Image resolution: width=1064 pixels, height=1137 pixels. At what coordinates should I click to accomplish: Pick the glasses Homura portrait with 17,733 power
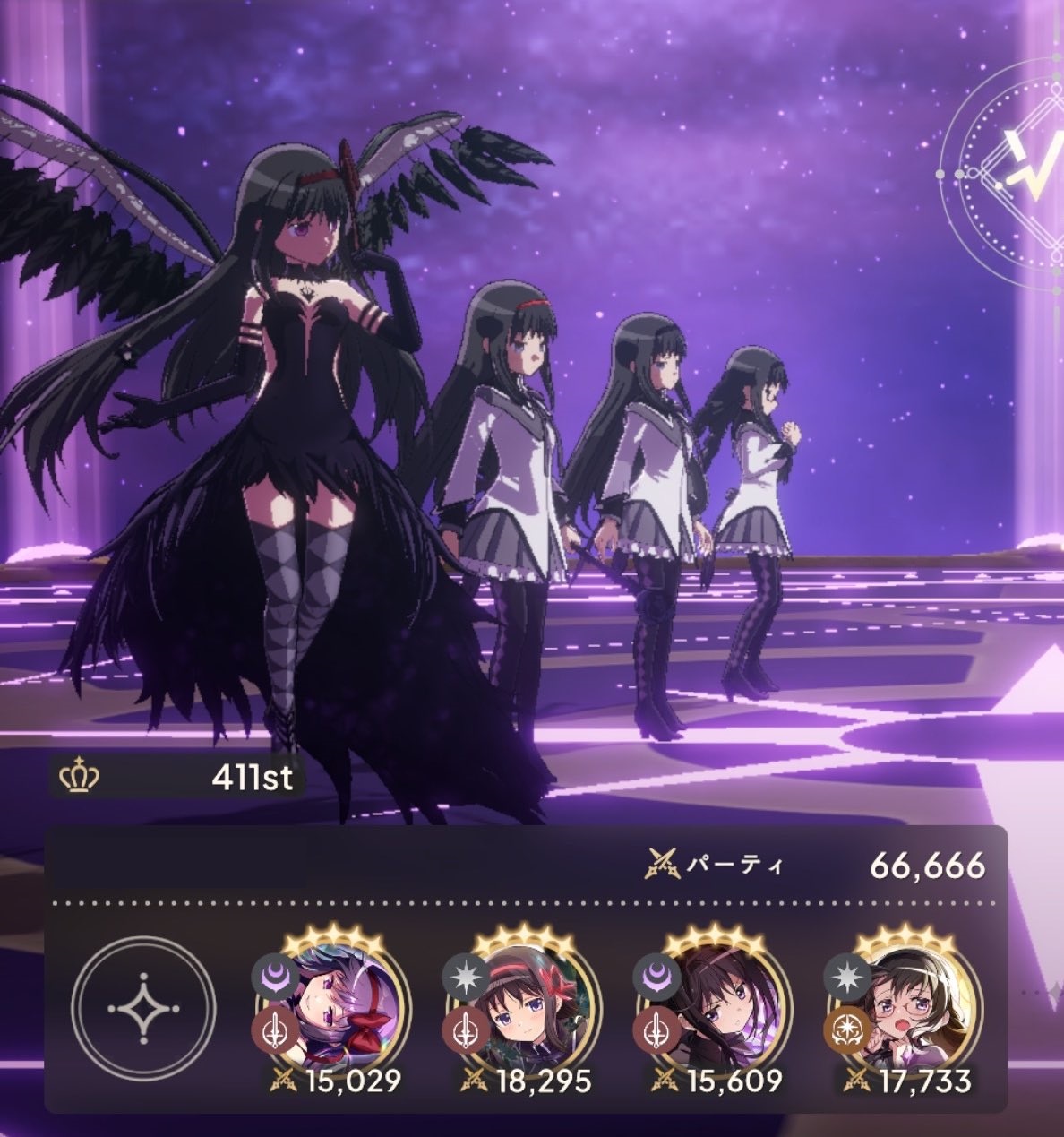tap(917, 1003)
